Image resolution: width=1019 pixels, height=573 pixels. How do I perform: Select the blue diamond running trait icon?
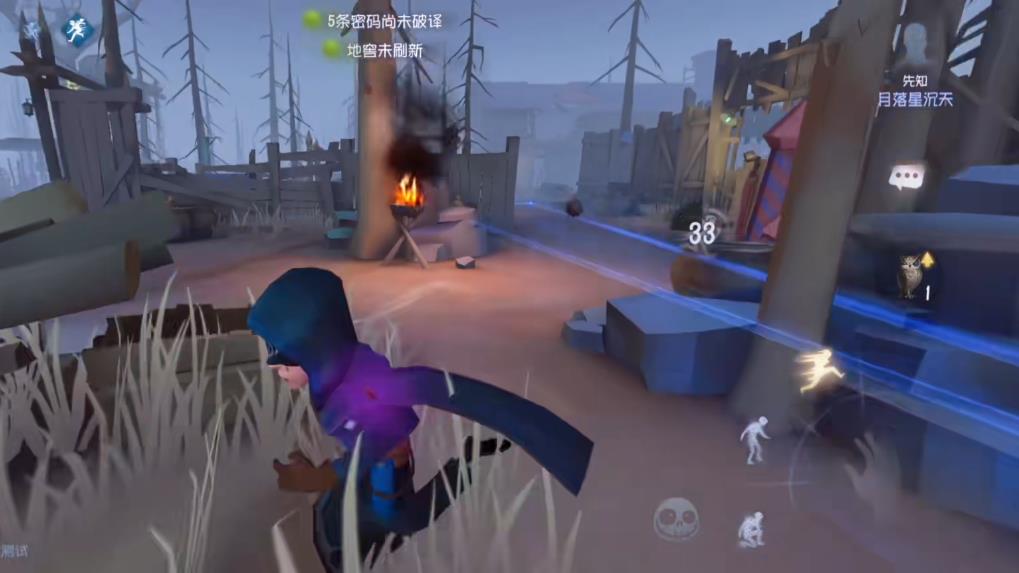74,30
